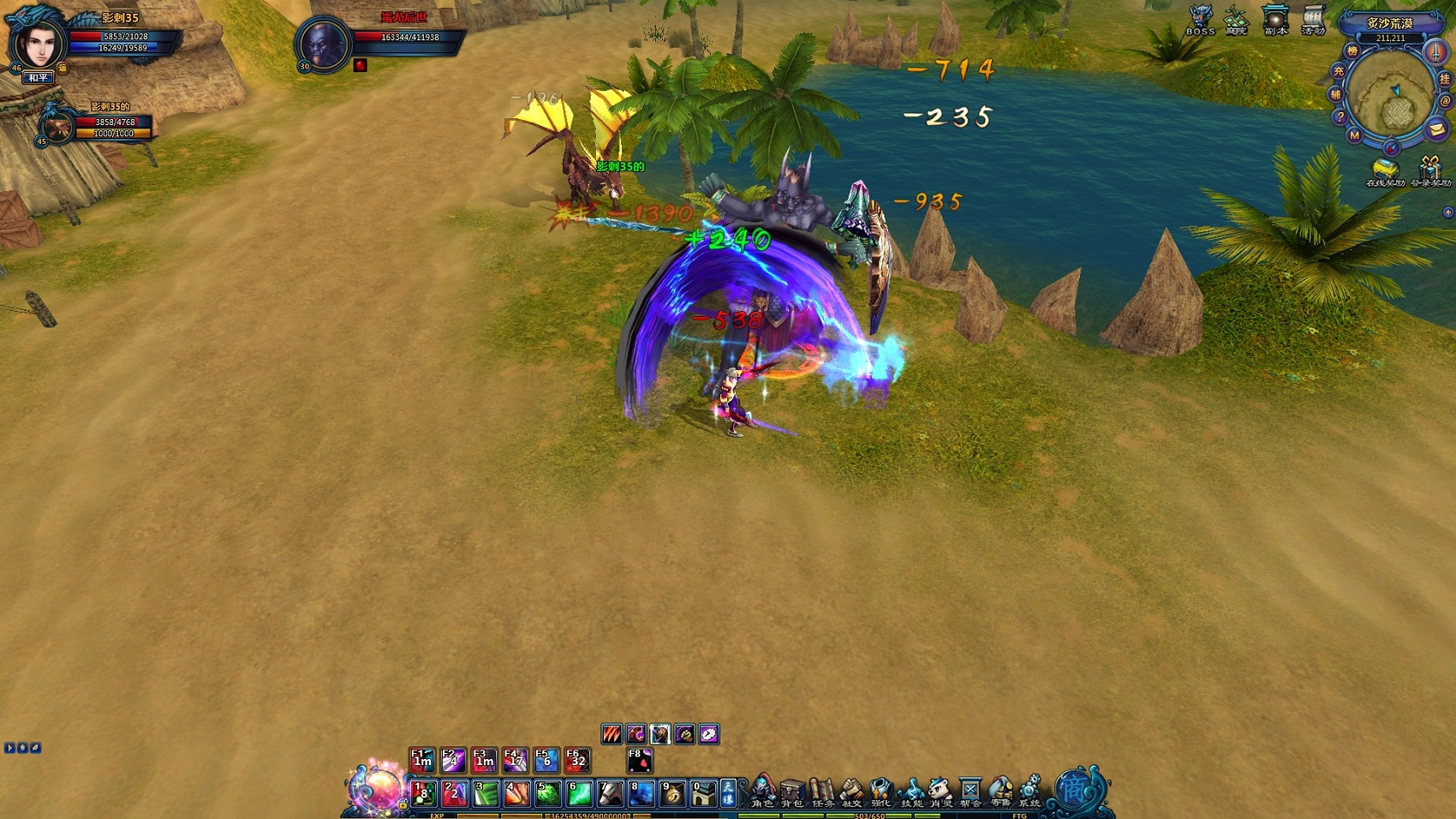Open the 背包 bag chest icon
This screenshot has width=1456, height=819.
tap(792, 791)
